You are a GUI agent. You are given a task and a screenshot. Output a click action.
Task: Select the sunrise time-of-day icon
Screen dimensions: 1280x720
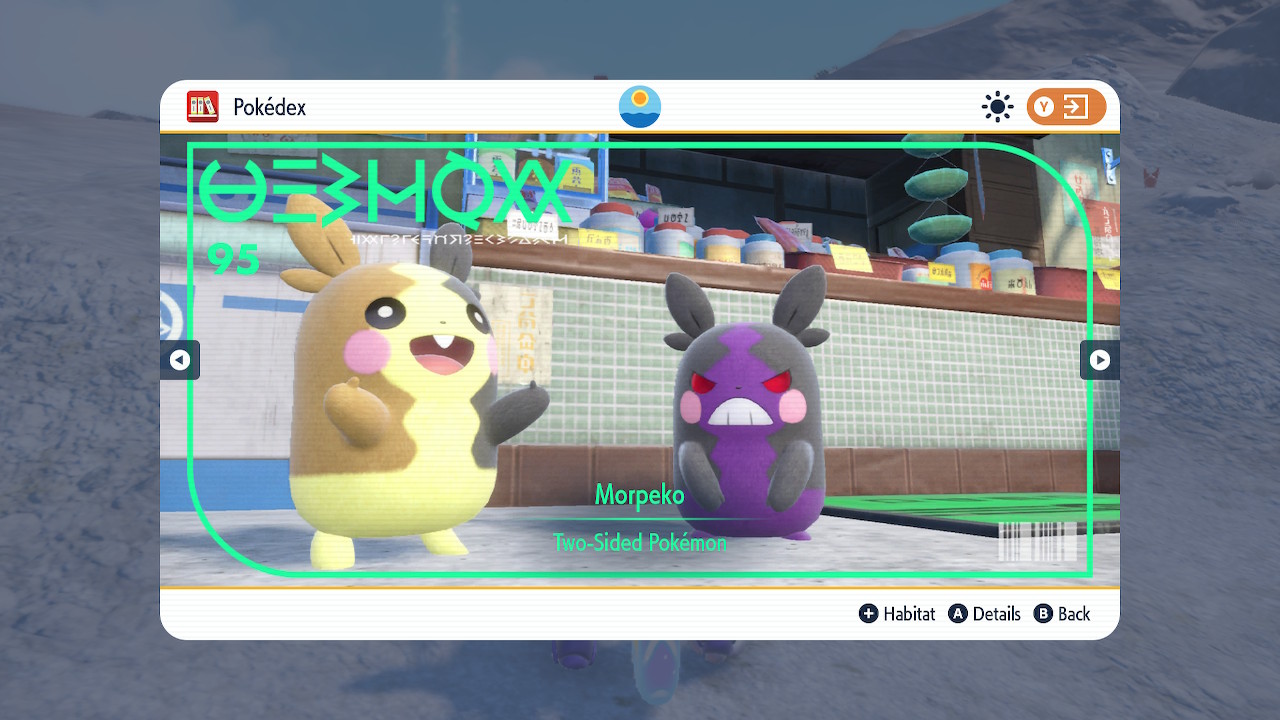(640, 107)
